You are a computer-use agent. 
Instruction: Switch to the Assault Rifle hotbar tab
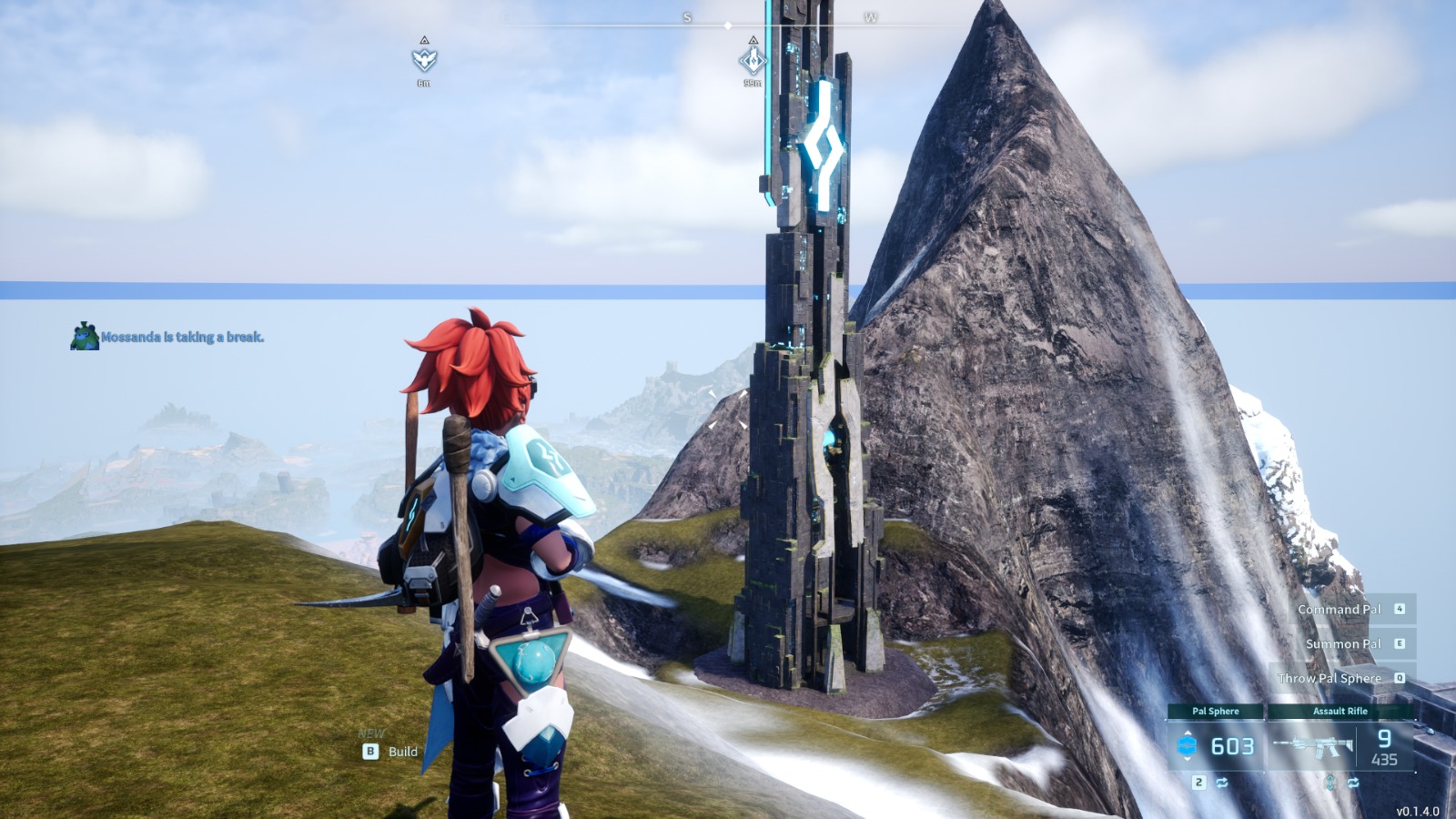[x=1340, y=712]
